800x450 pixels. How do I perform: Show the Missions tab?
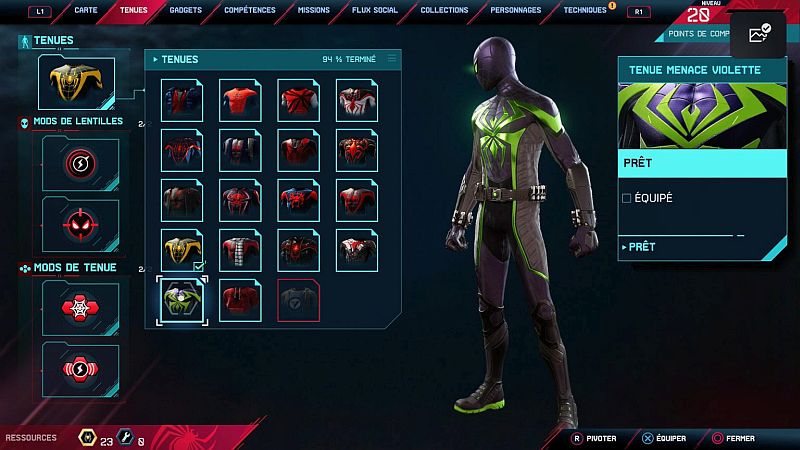pos(313,10)
